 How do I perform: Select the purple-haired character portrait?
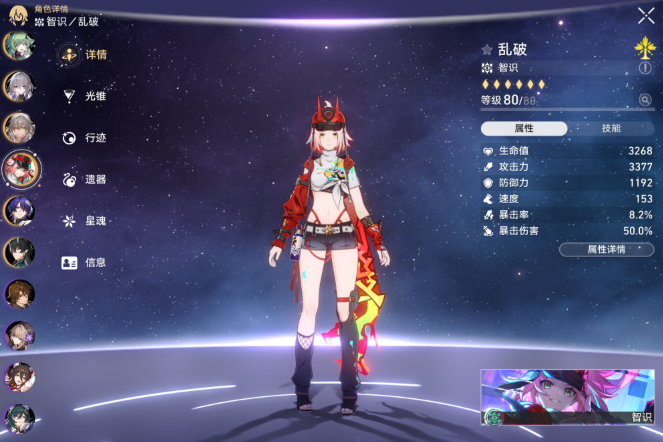pyautogui.click(x=18, y=210)
